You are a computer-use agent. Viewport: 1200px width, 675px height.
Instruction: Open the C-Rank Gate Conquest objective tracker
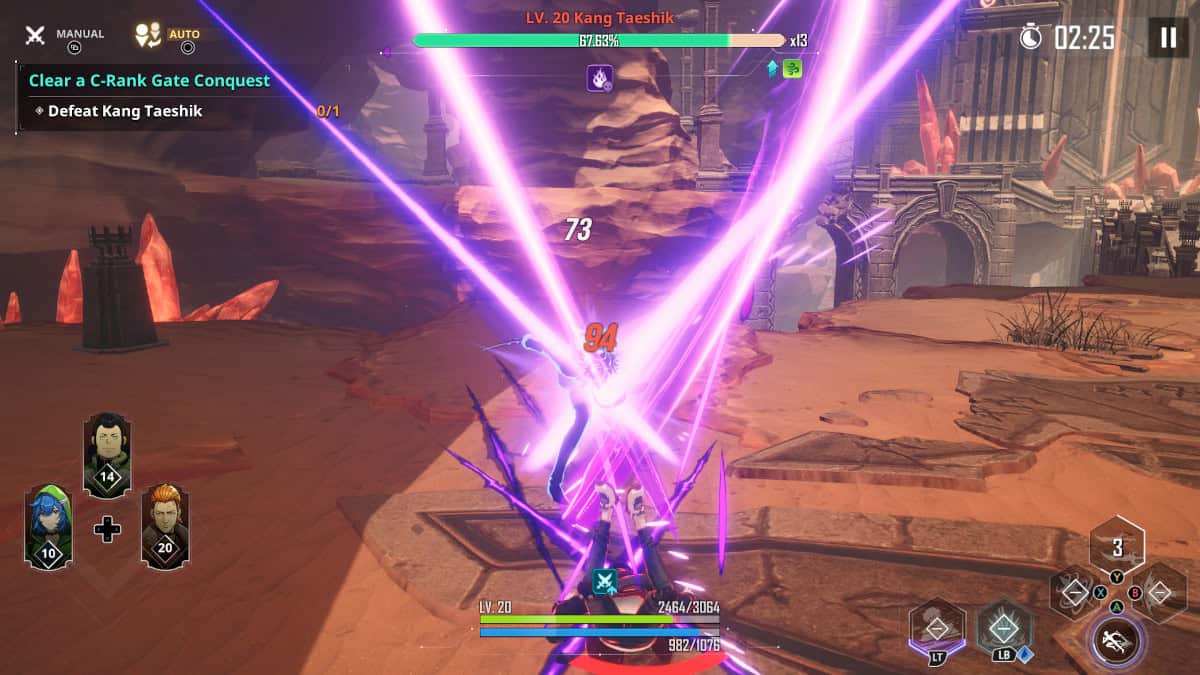tap(149, 80)
